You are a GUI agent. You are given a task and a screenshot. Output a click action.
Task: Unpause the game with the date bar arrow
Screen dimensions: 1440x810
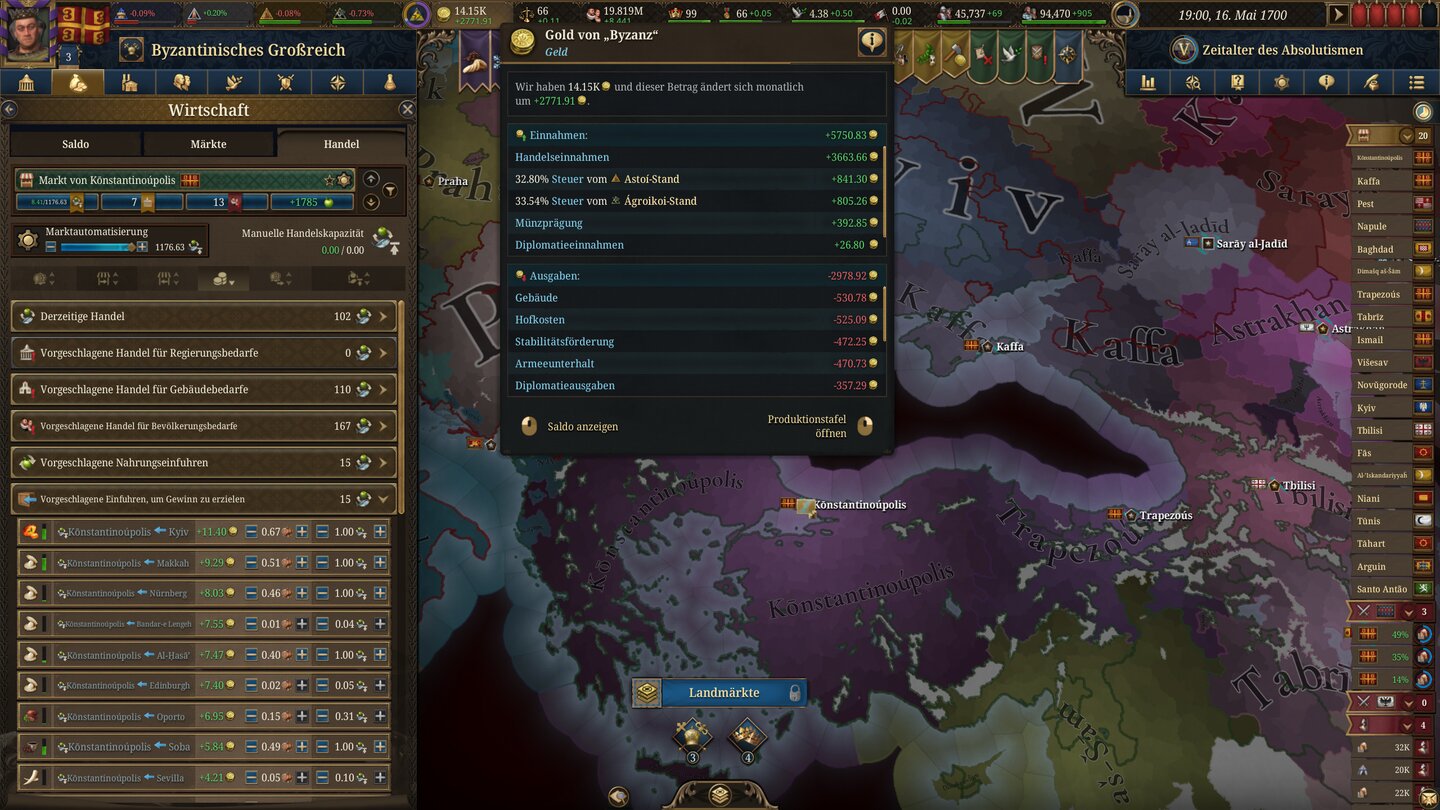(1338, 15)
